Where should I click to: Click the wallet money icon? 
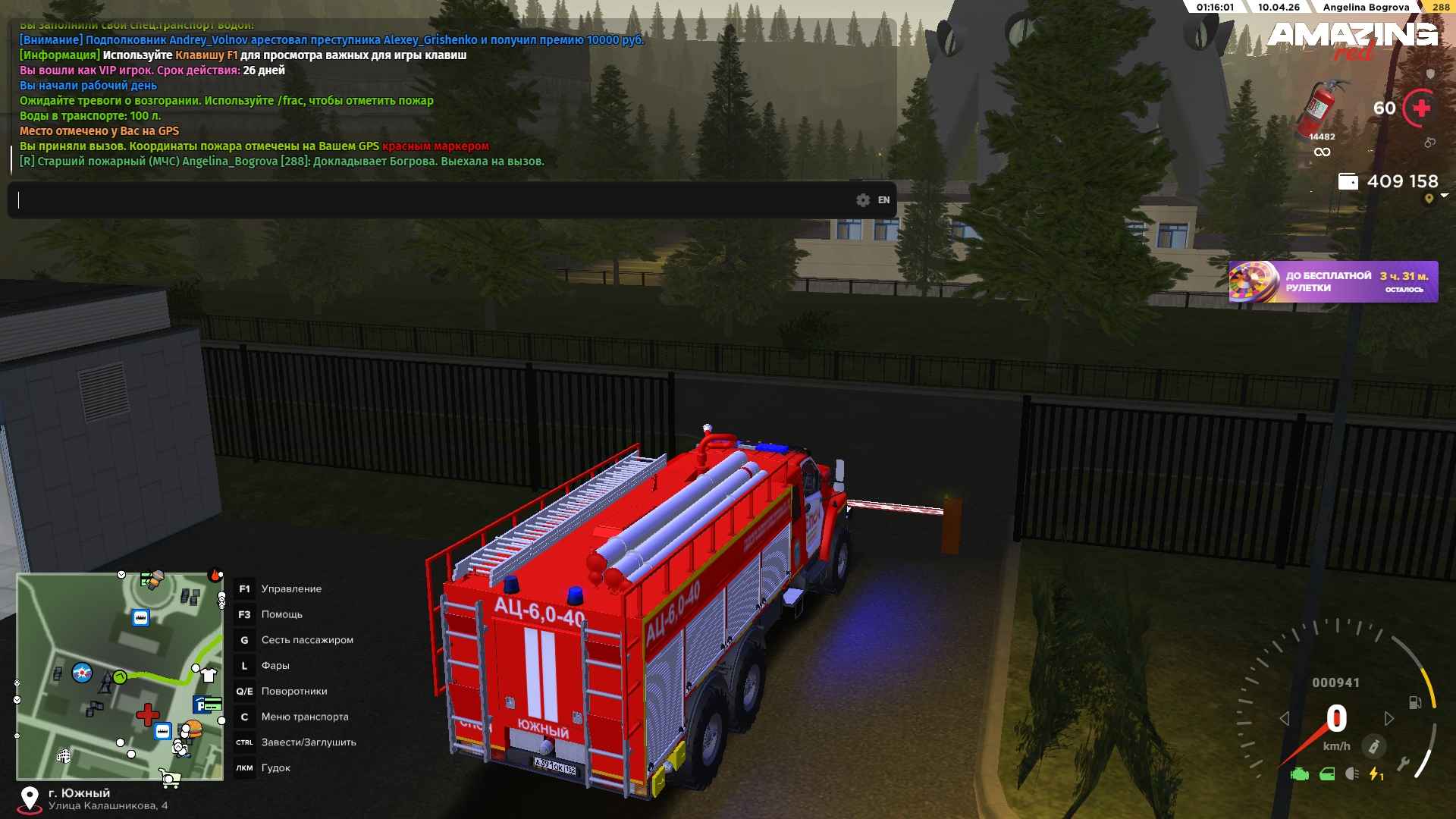pos(1348,181)
